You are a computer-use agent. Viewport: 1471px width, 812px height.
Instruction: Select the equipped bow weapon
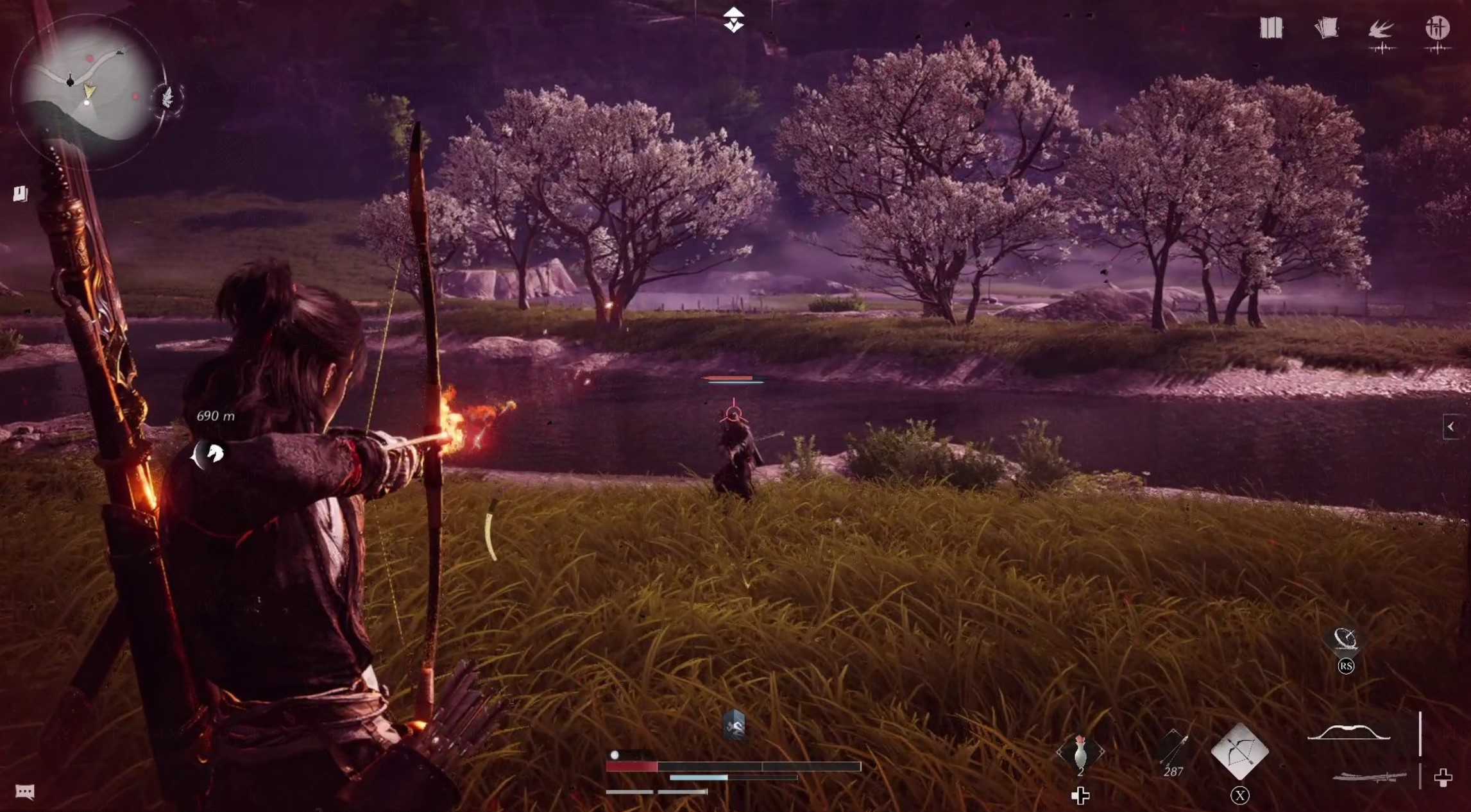click(x=1348, y=732)
